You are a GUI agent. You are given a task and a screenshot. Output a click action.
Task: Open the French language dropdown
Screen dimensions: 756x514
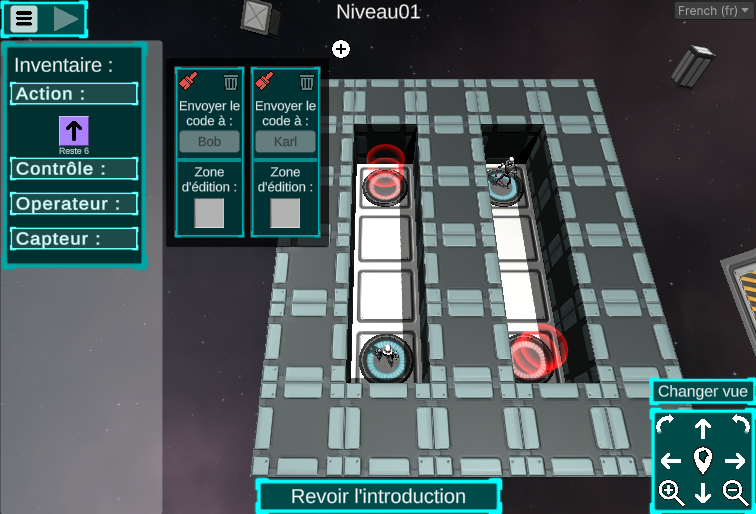click(713, 10)
